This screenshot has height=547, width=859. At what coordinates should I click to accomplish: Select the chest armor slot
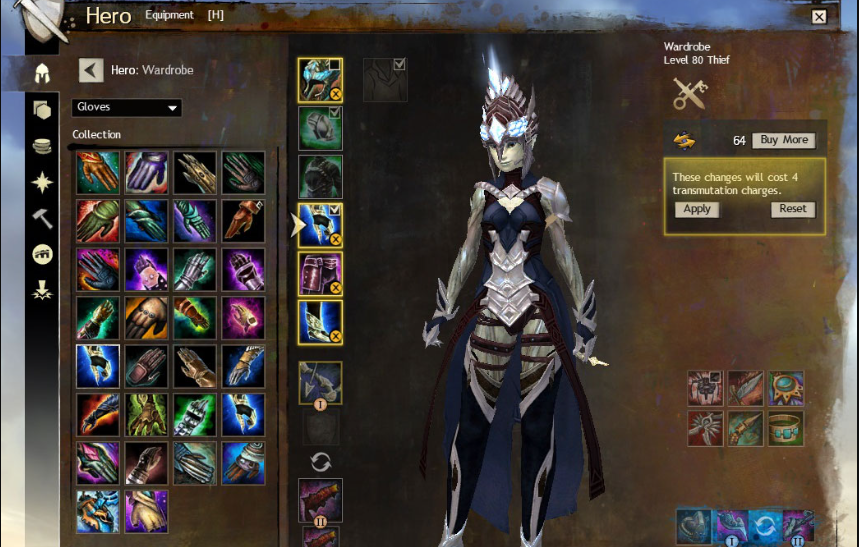[320, 176]
